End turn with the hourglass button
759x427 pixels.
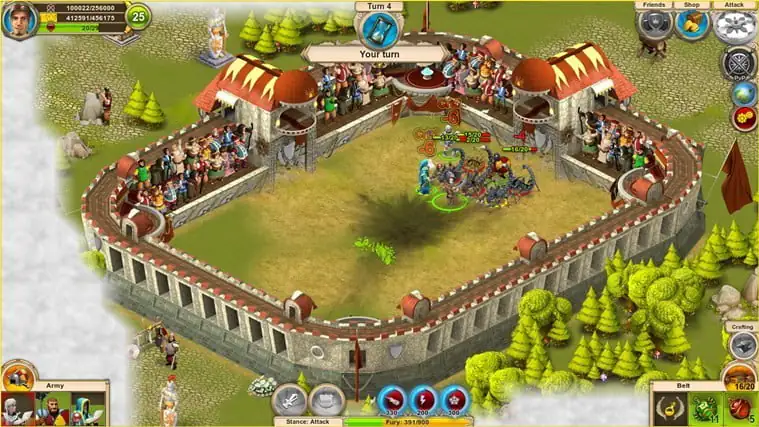[376, 27]
